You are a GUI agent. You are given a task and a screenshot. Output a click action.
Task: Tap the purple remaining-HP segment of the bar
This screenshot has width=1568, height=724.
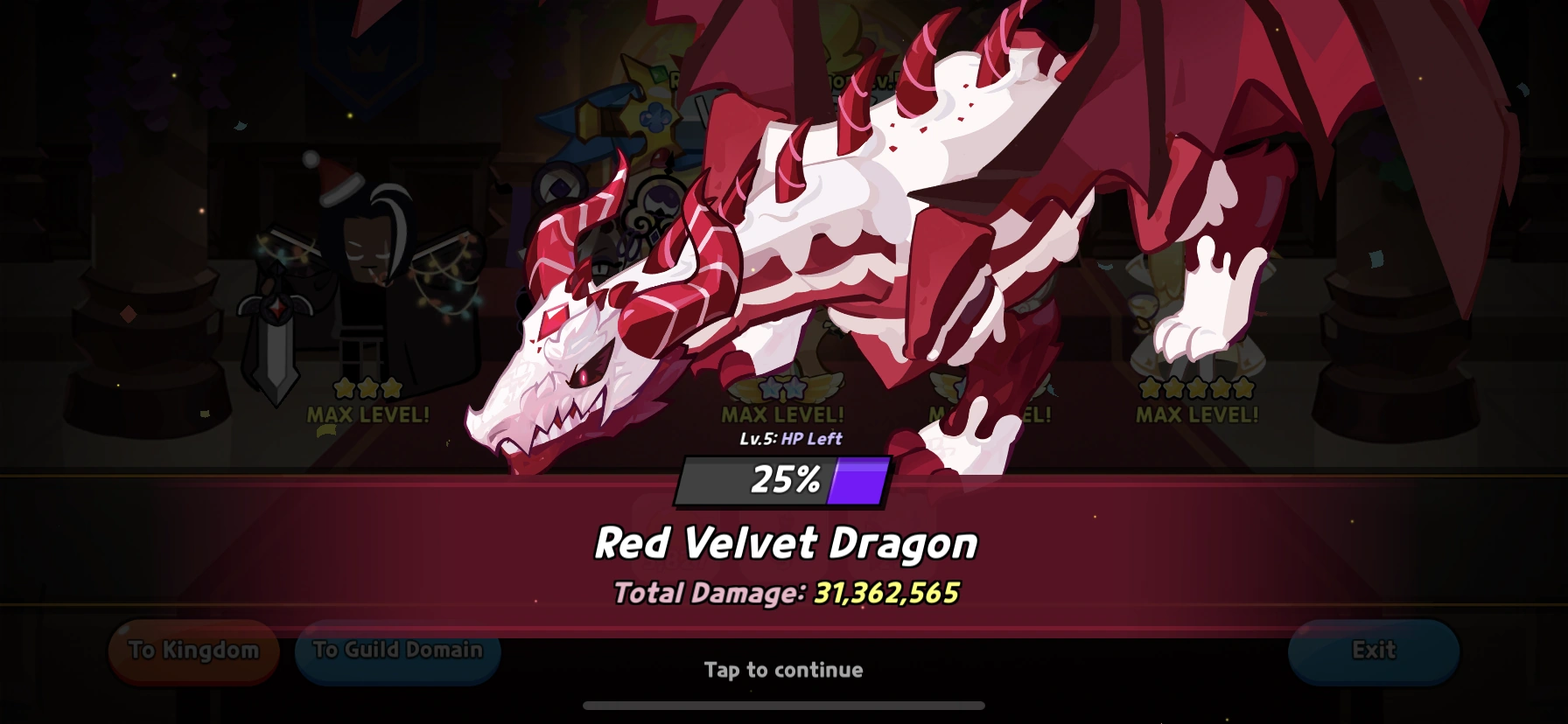click(859, 479)
